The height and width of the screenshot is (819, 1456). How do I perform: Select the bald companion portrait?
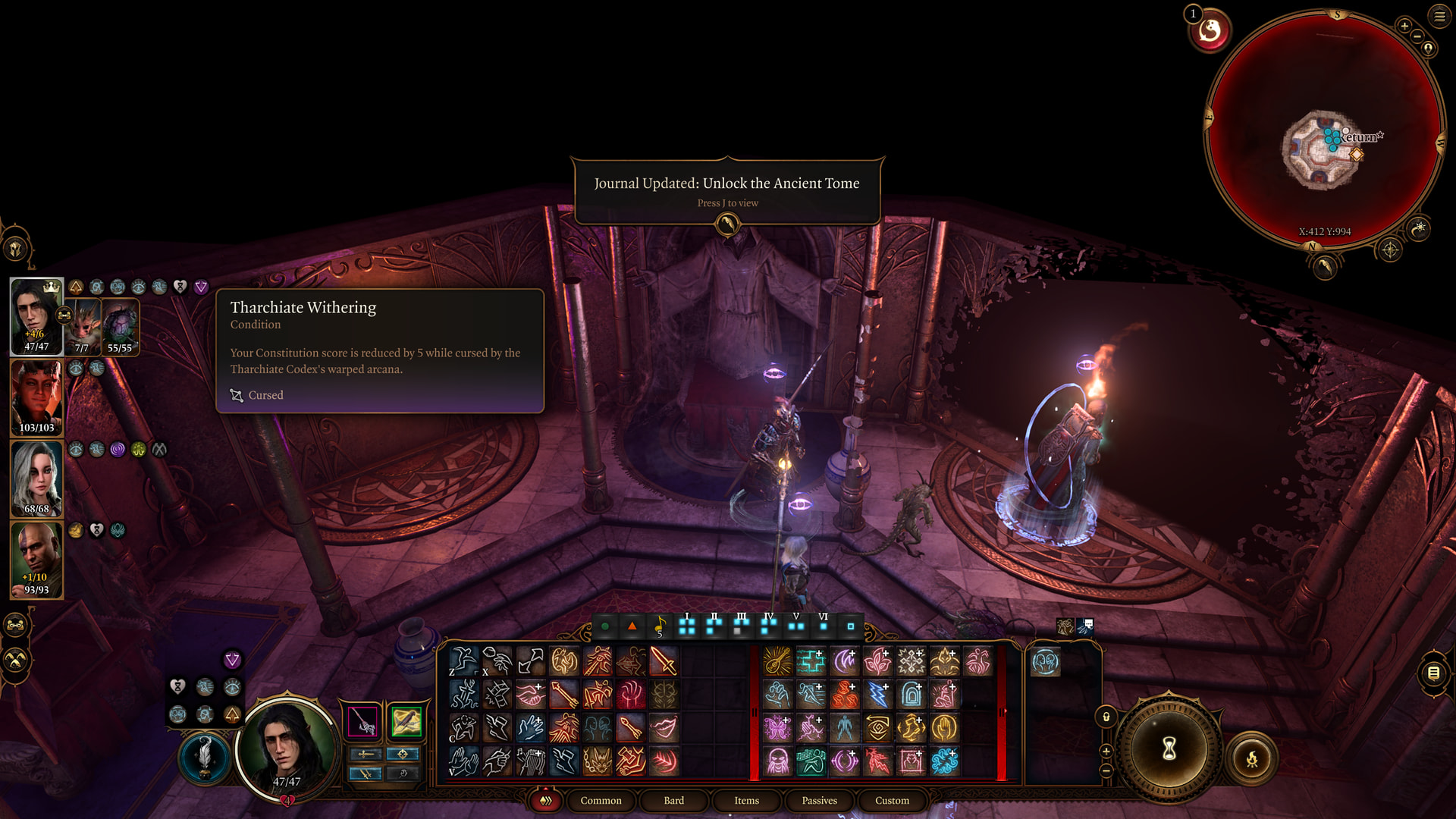click(36, 560)
